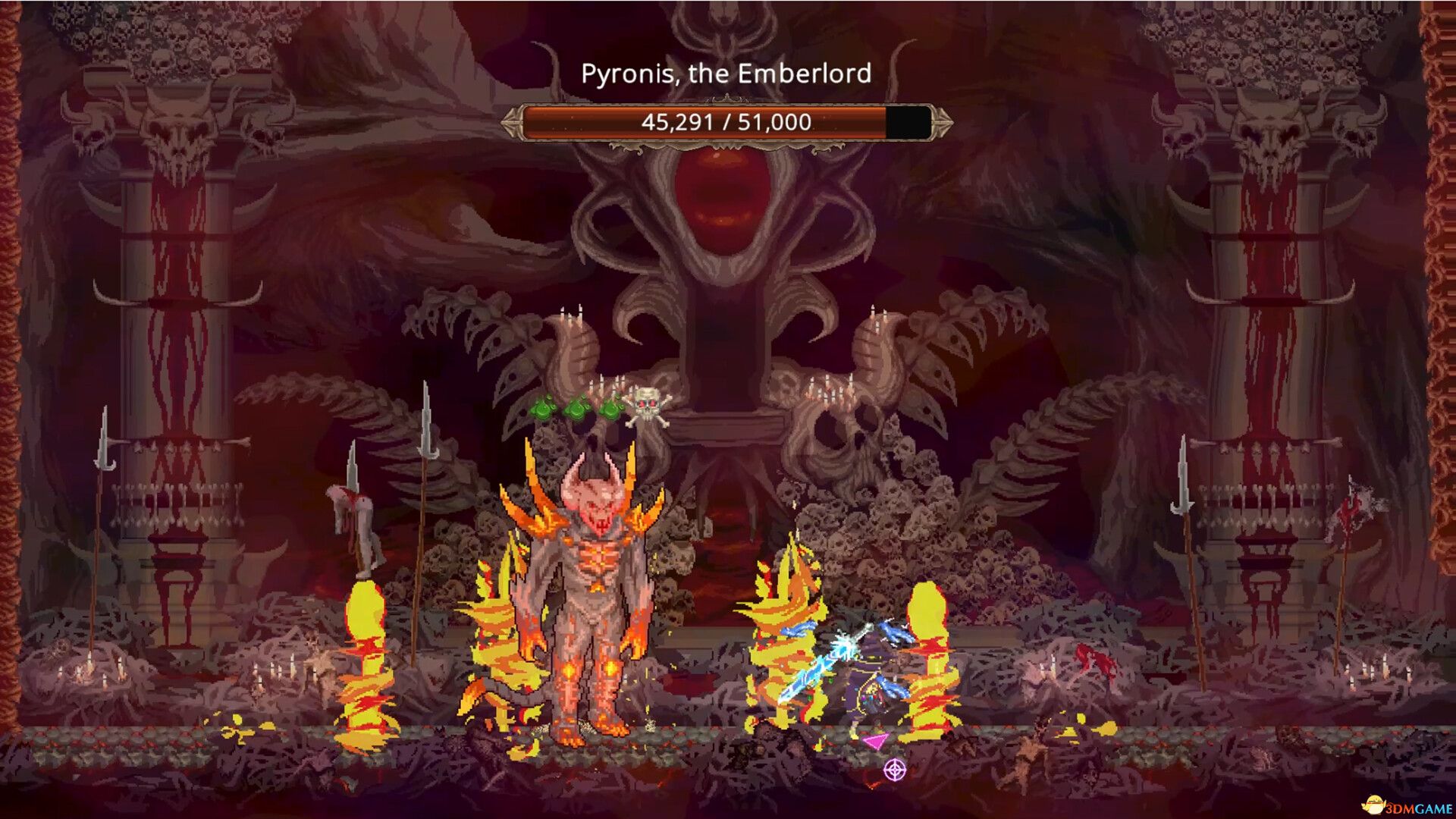Select the first green poison stack icon

[x=543, y=409]
